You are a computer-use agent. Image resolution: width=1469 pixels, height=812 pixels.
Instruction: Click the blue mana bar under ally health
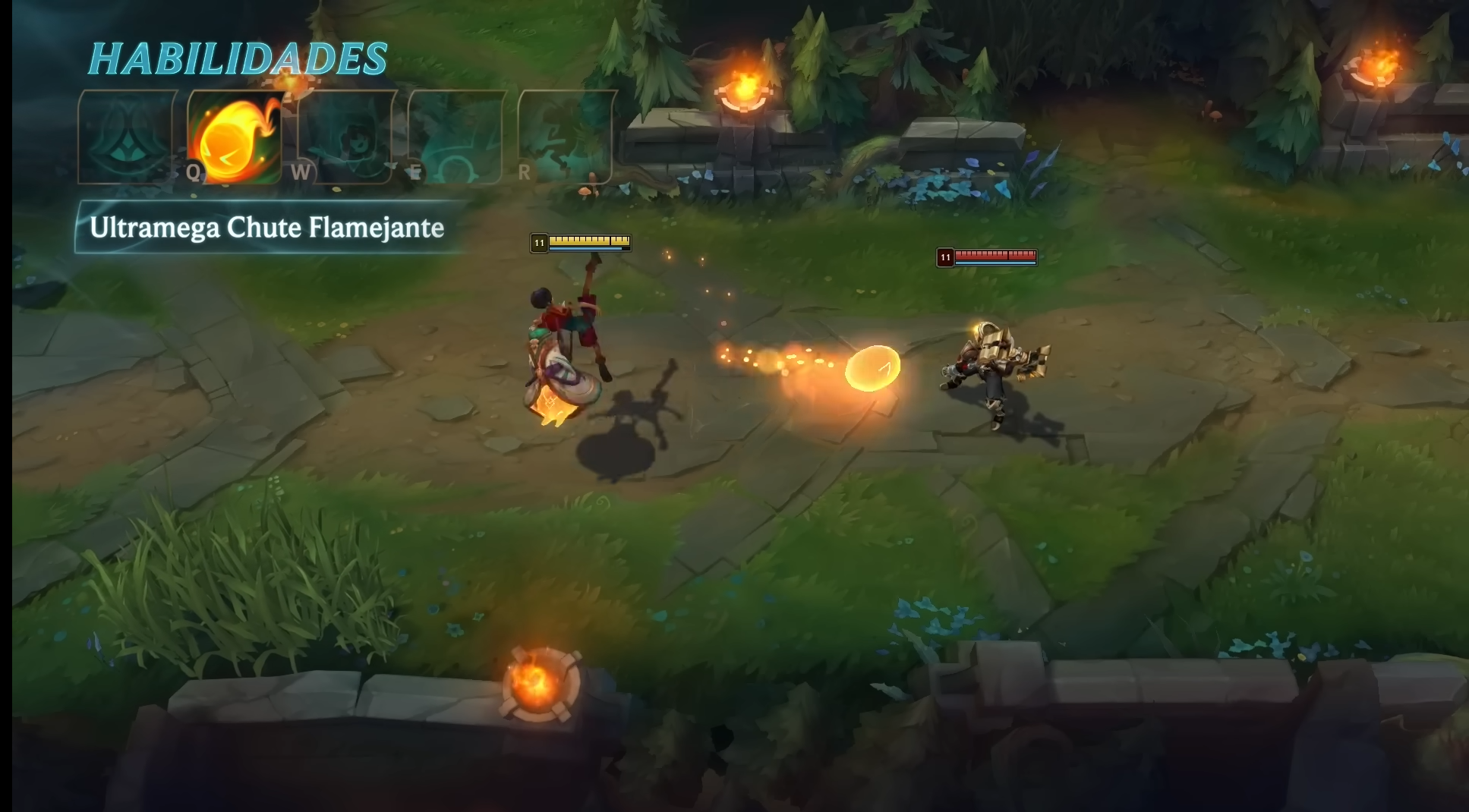(x=591, y=247)
